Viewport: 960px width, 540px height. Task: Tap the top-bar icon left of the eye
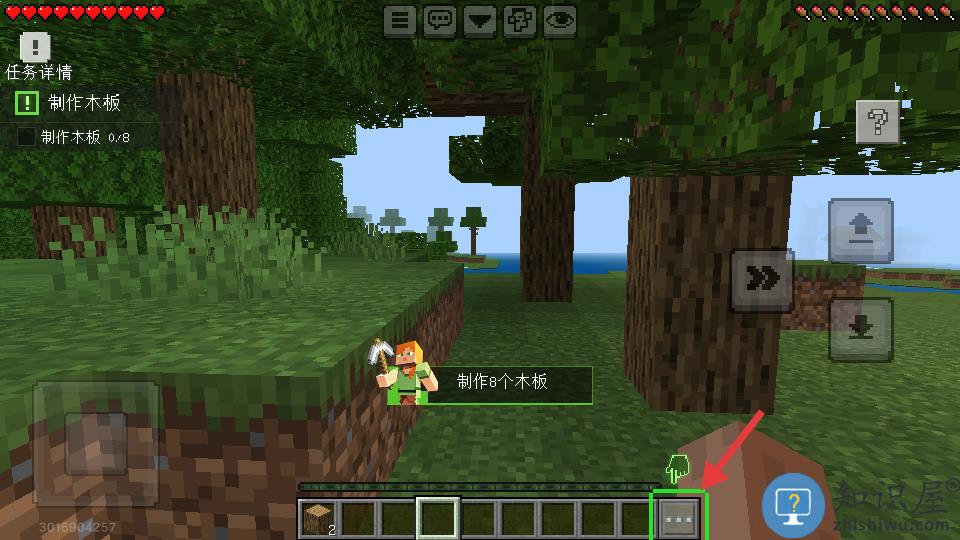pyautogui.click(x=519, y=20)
